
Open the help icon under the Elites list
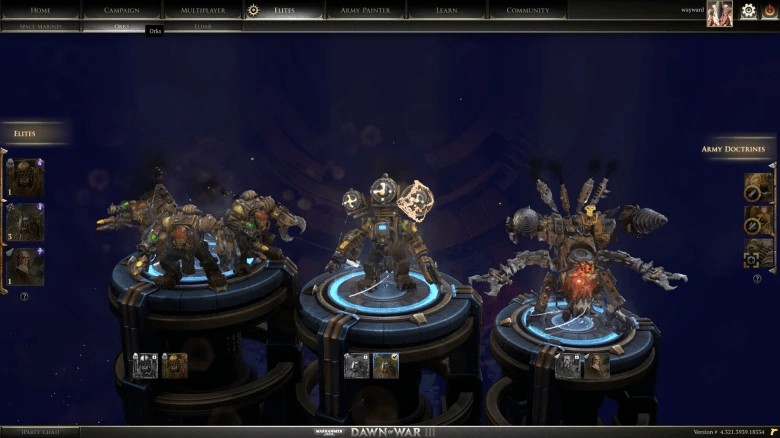click(x=24, y=296)
